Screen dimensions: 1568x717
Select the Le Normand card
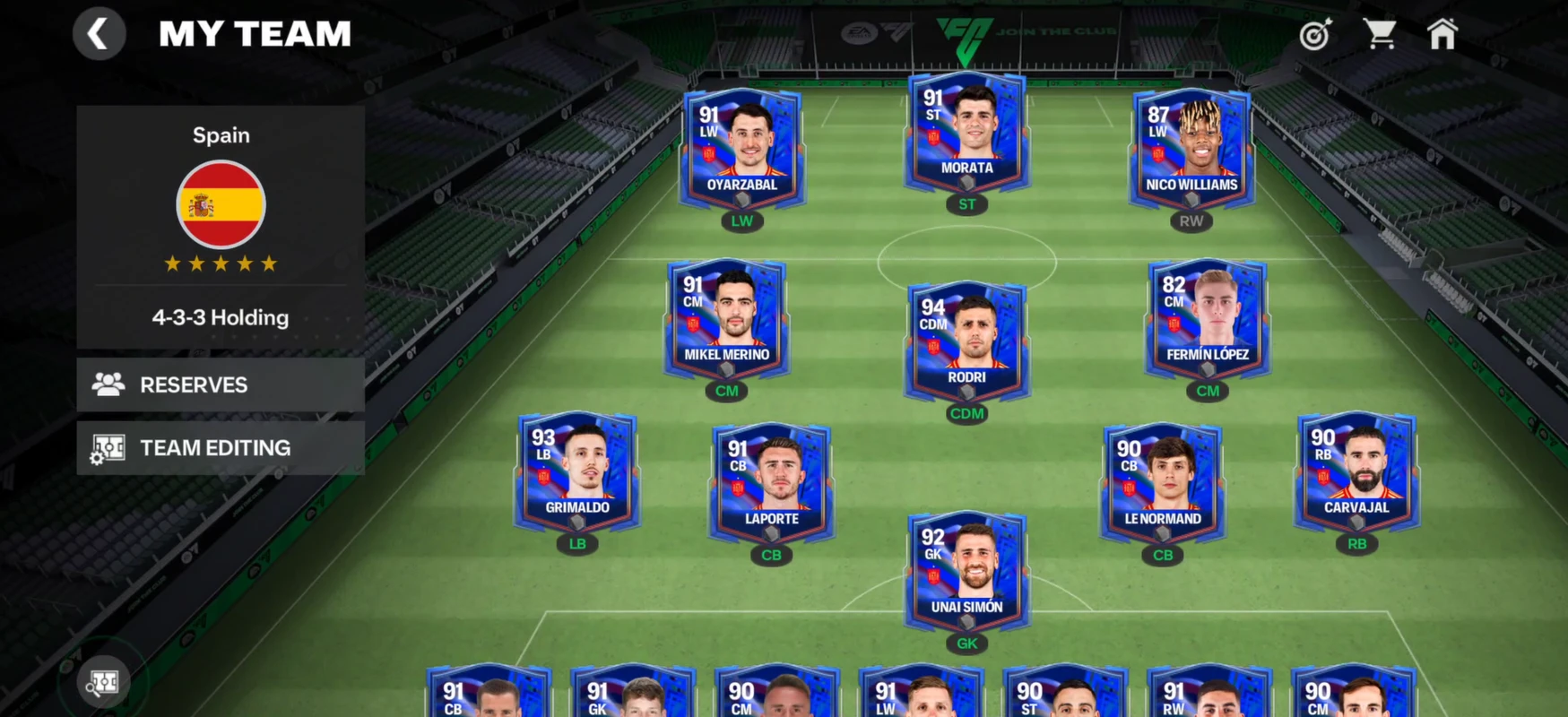tap(1163, 483)
